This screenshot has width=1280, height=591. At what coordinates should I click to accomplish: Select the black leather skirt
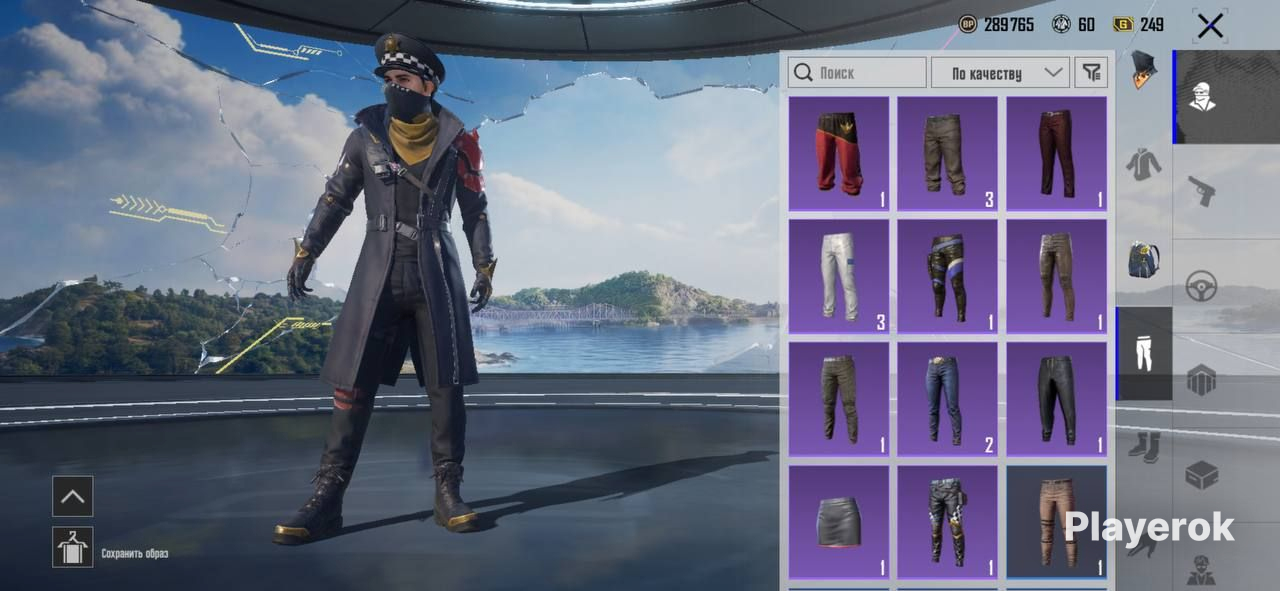pyautogui.click(x=838, y=521)
